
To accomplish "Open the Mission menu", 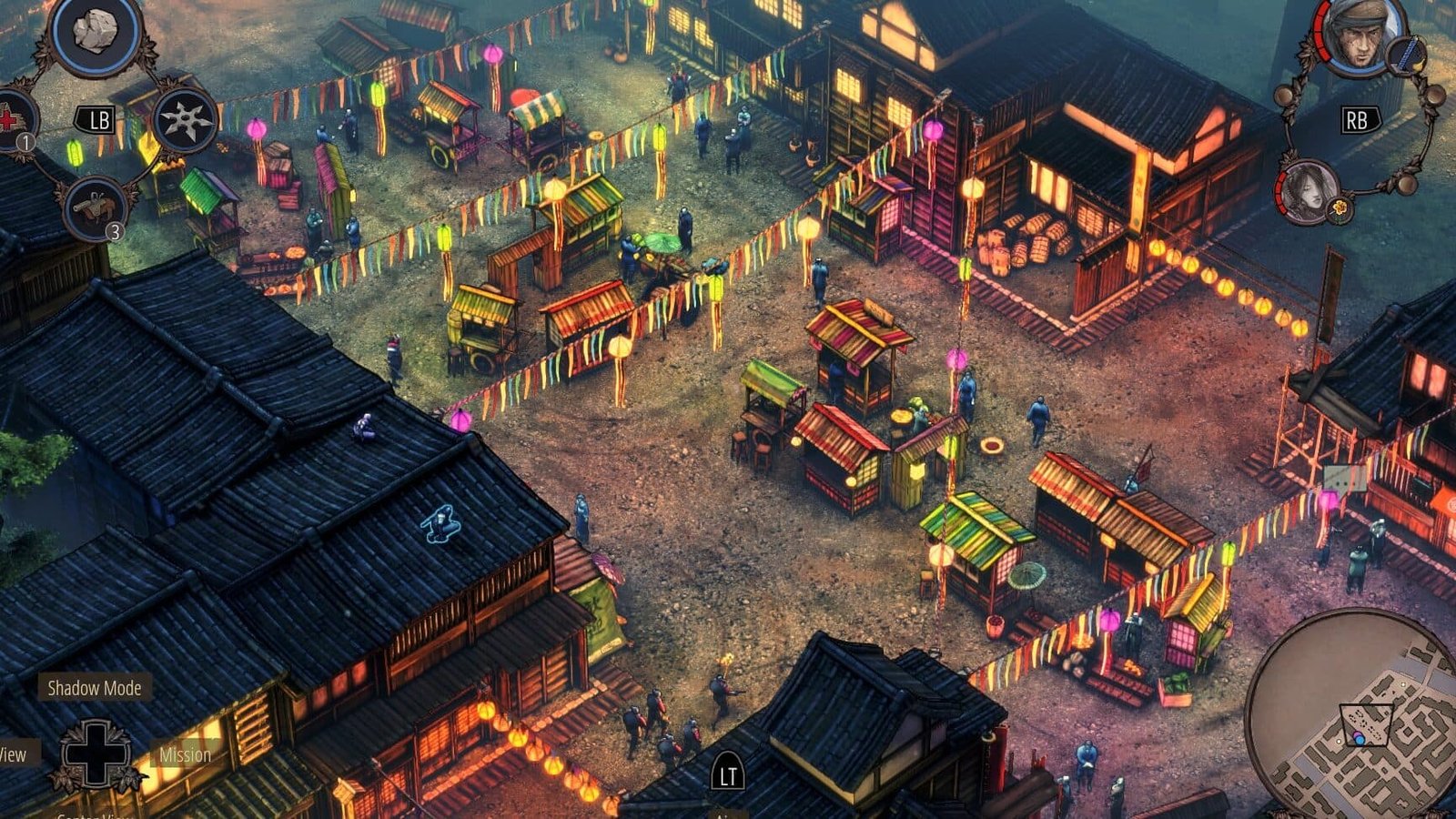I will pyautogui.click(x=185, y=754).
